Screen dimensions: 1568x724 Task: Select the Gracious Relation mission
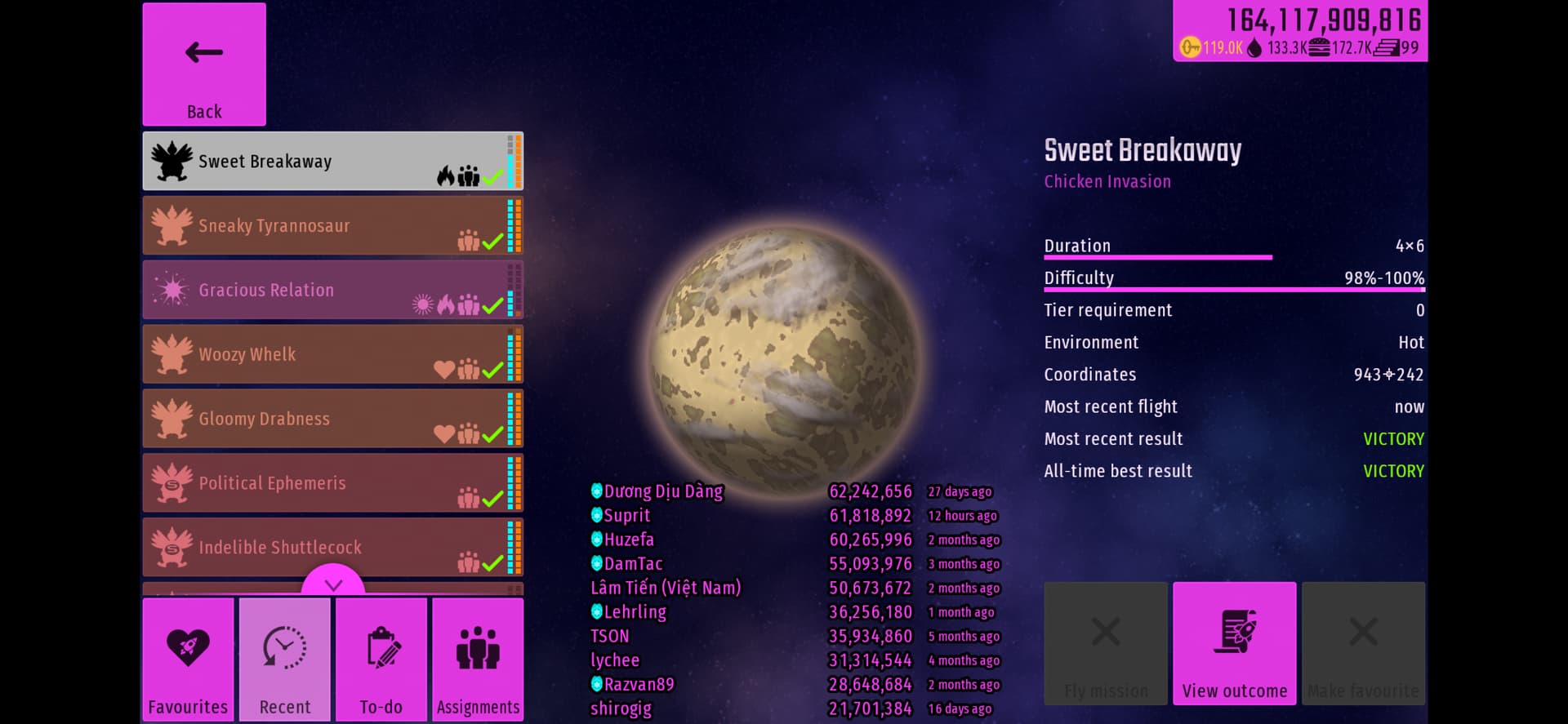[x=332, y=291]
